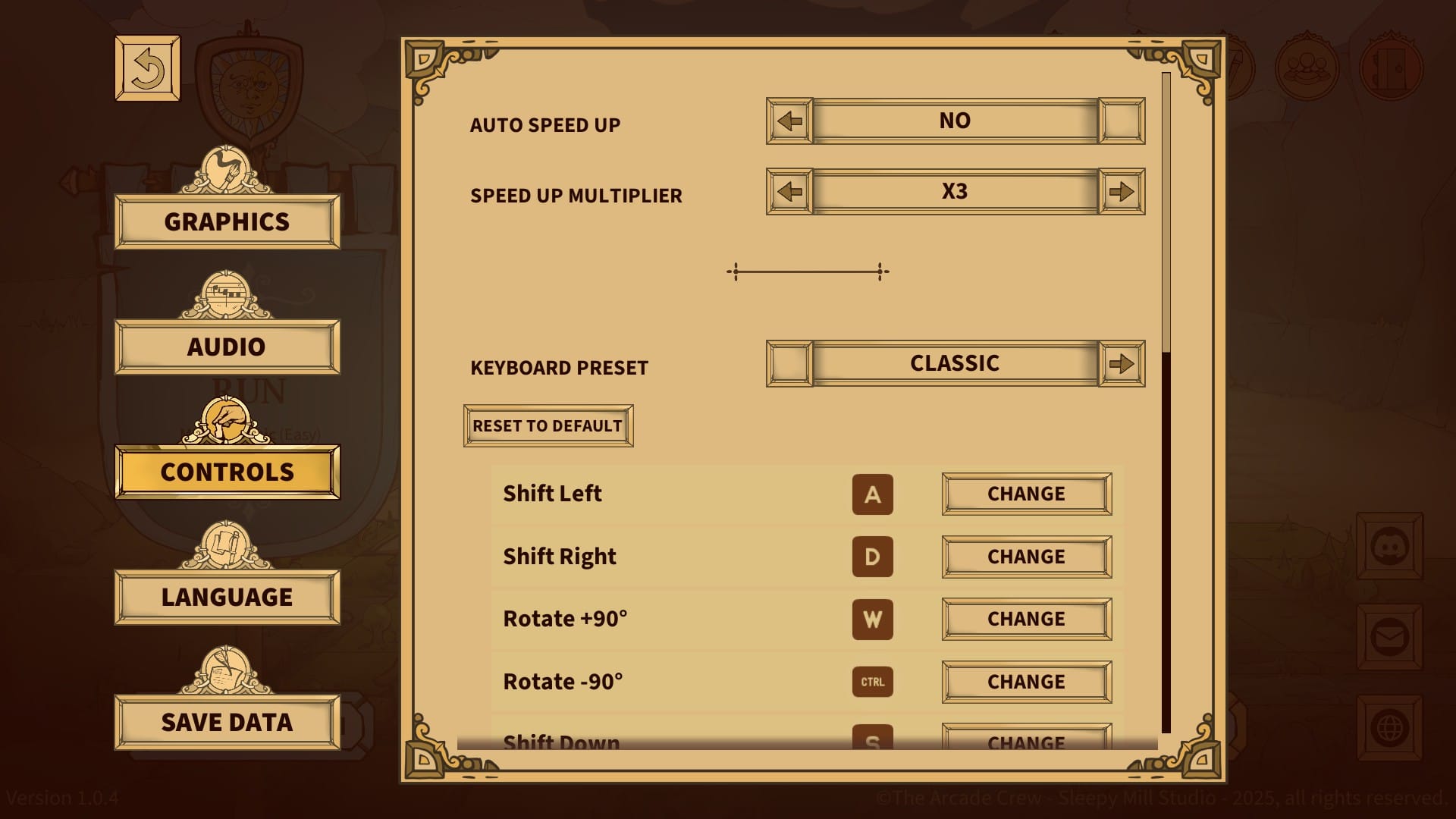The image size is (1456, 819).
Task: Change the Rotate +90° keybinding
Action: tap(1026, 619)
